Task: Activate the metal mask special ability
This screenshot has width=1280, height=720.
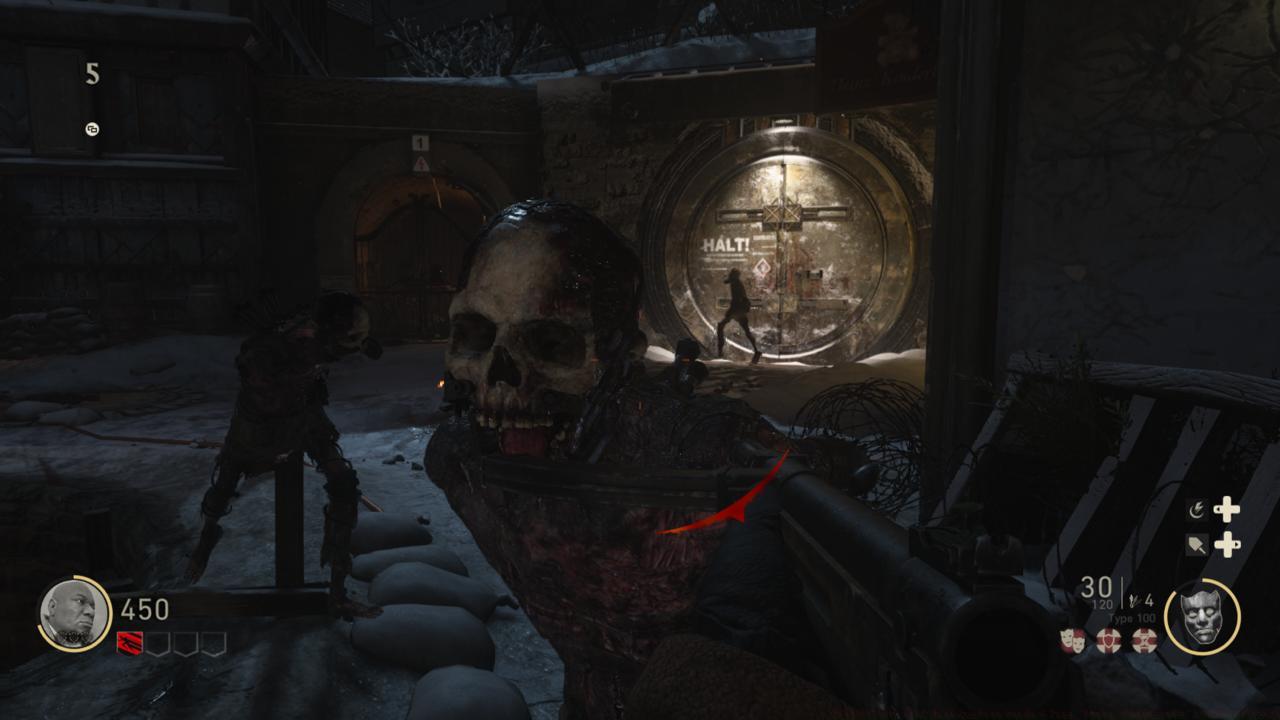Action: [x=1201, y=617]
